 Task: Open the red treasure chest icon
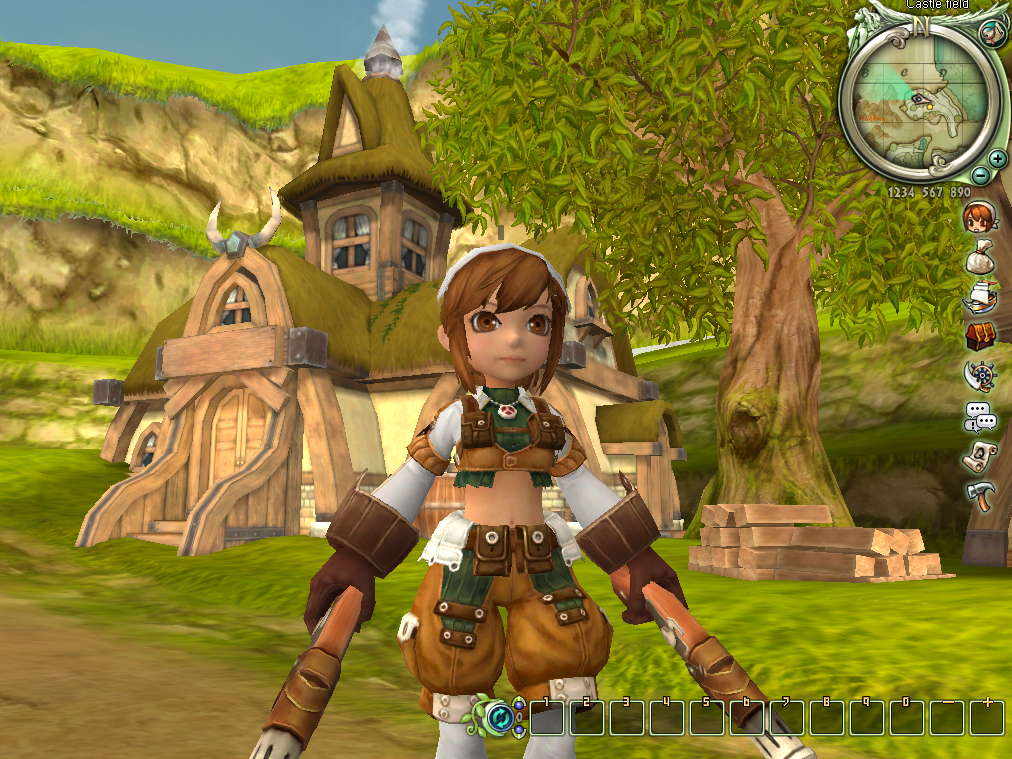(979, 336)
